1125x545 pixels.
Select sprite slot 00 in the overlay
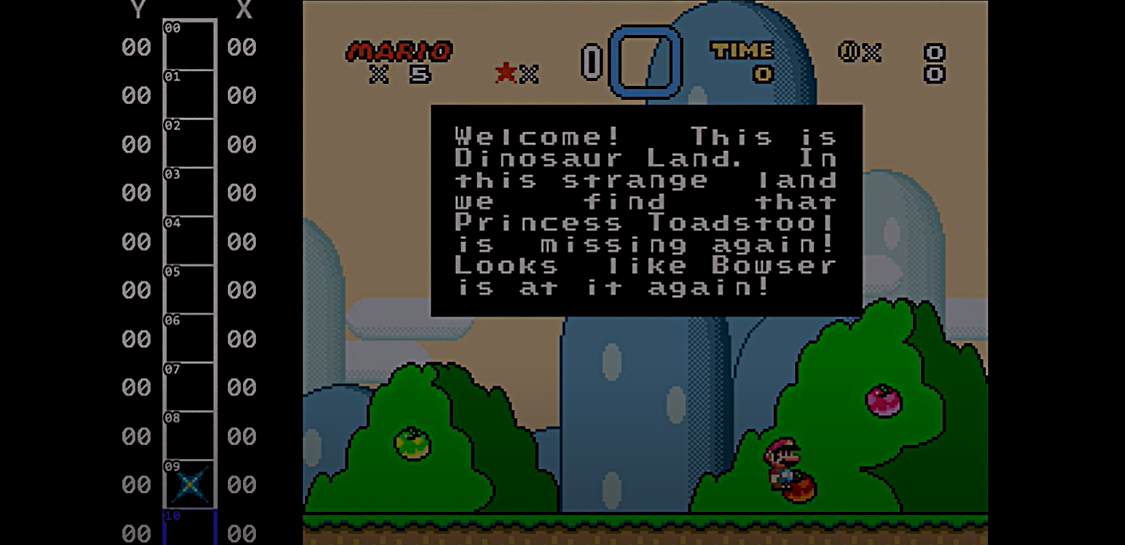point(189,46)
